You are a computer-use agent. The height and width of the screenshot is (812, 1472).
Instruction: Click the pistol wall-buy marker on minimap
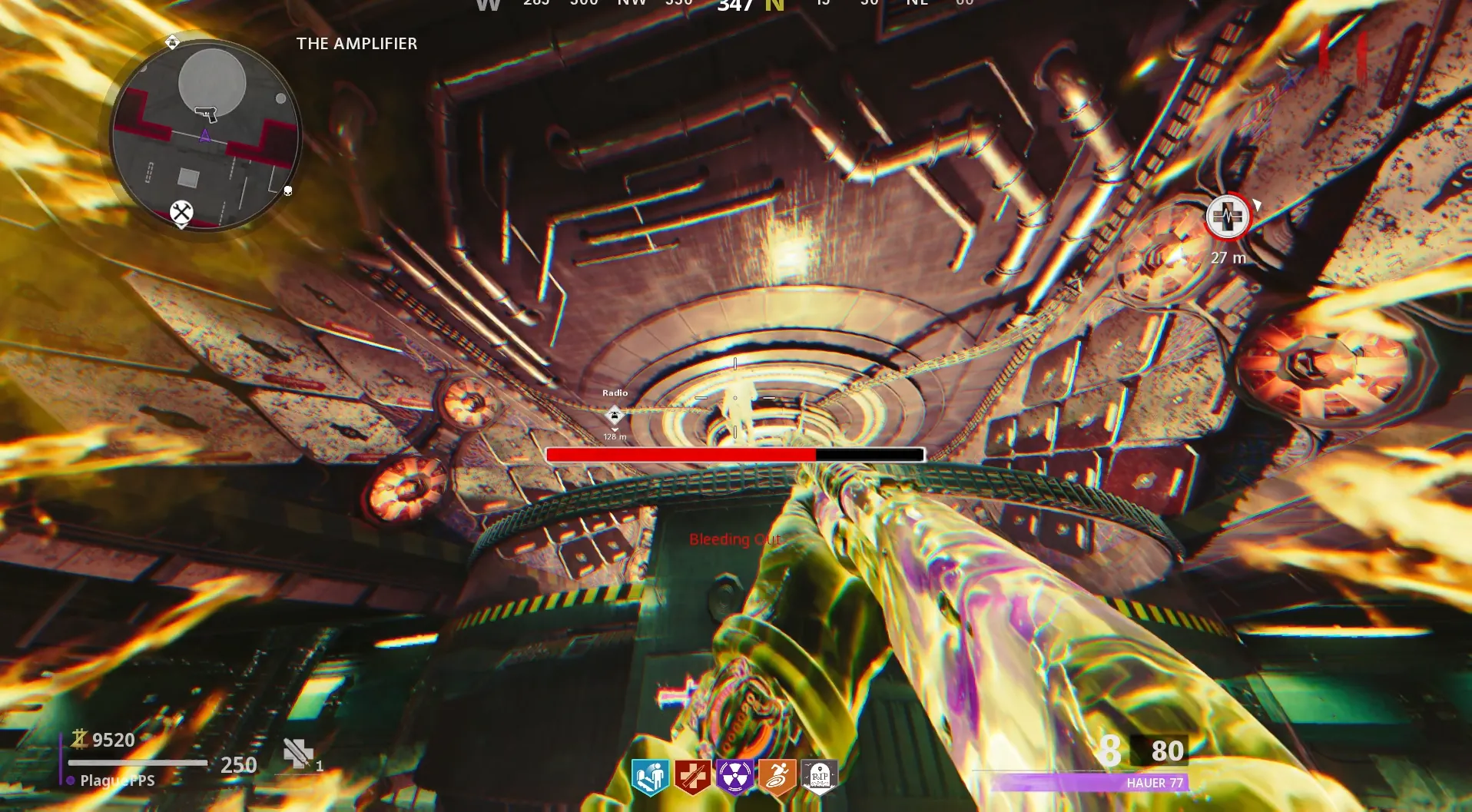(206, 114)
